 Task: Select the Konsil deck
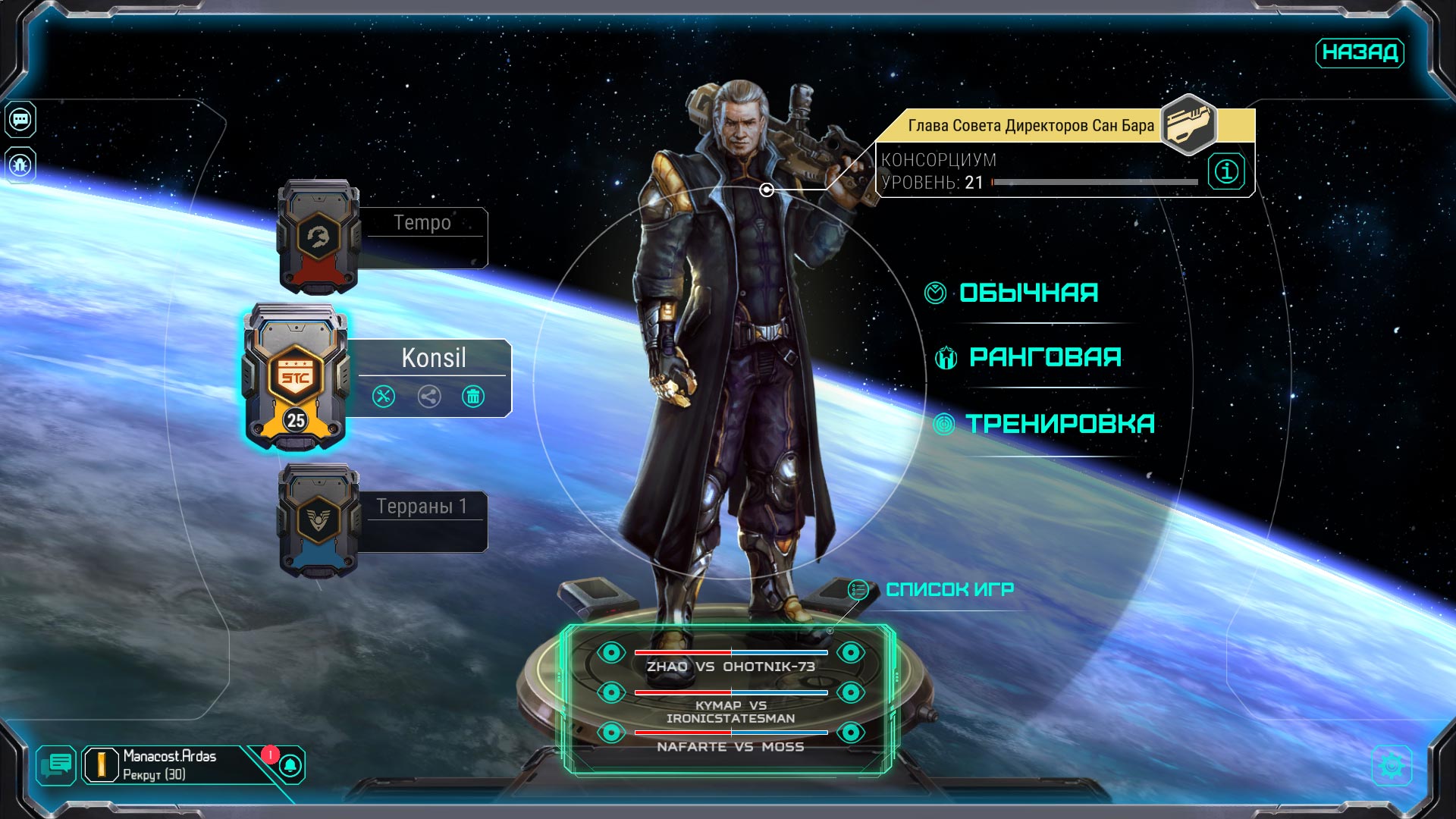(x=433, y=358)
